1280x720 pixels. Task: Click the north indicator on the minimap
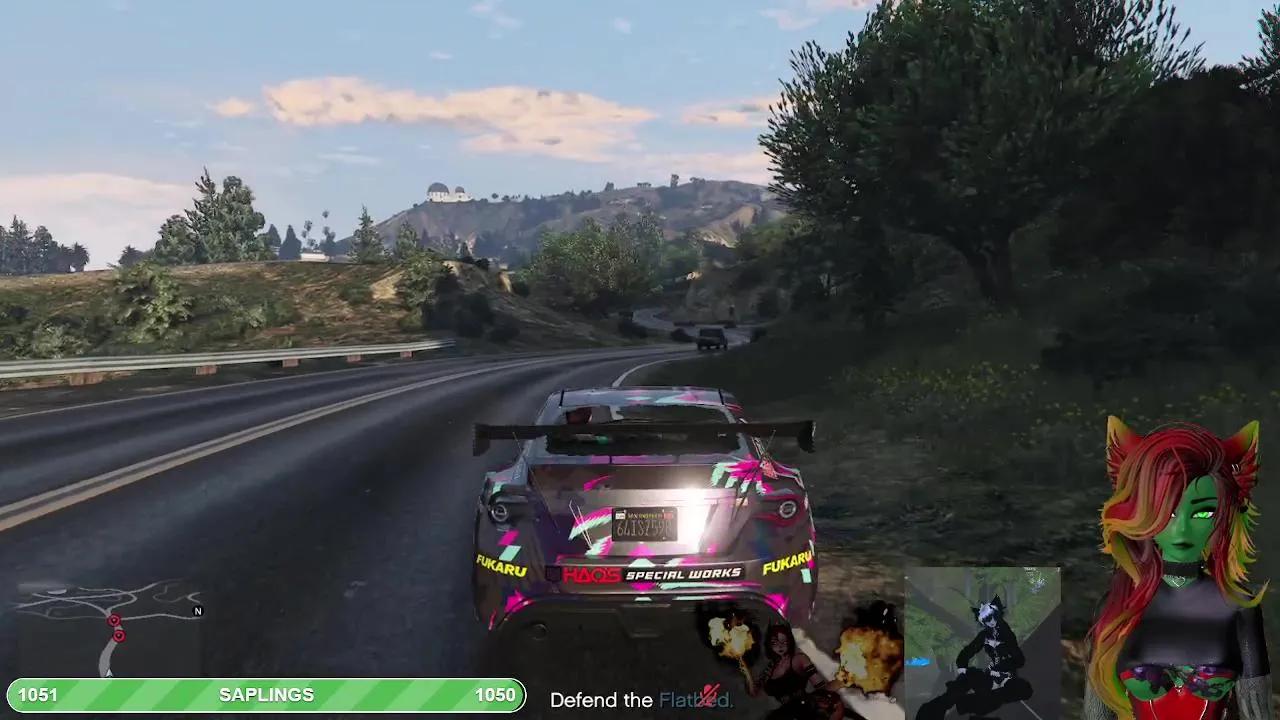pos(197,611)
